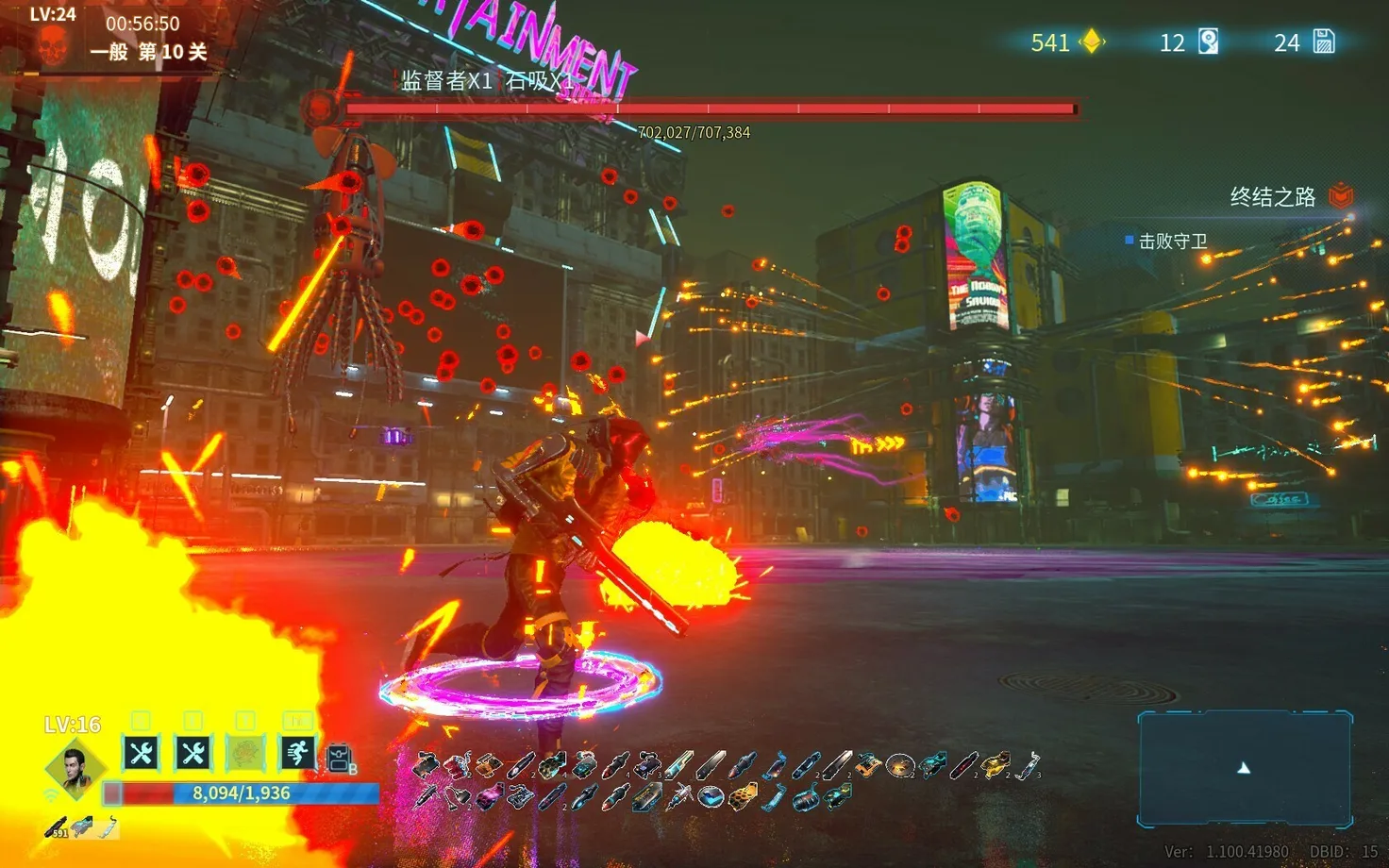Click the player character portrait

click(74, 766)
